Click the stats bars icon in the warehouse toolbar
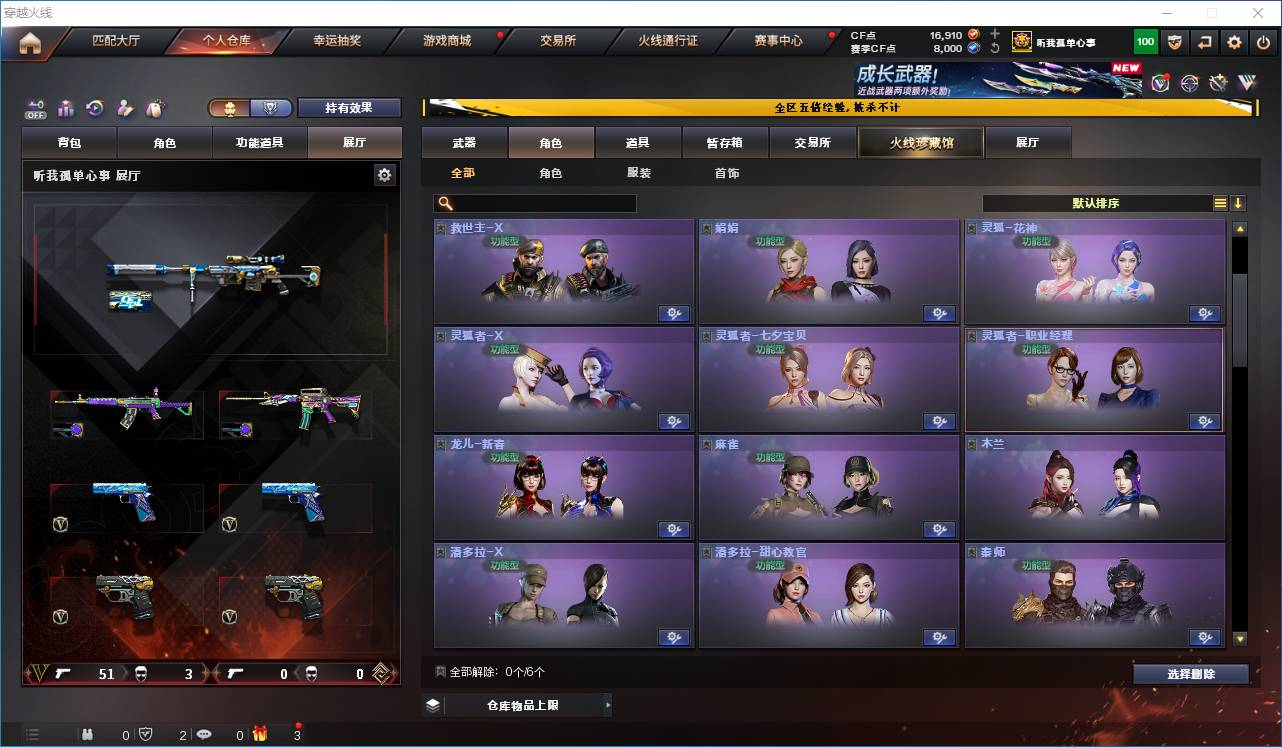 [x=66, y=108]
